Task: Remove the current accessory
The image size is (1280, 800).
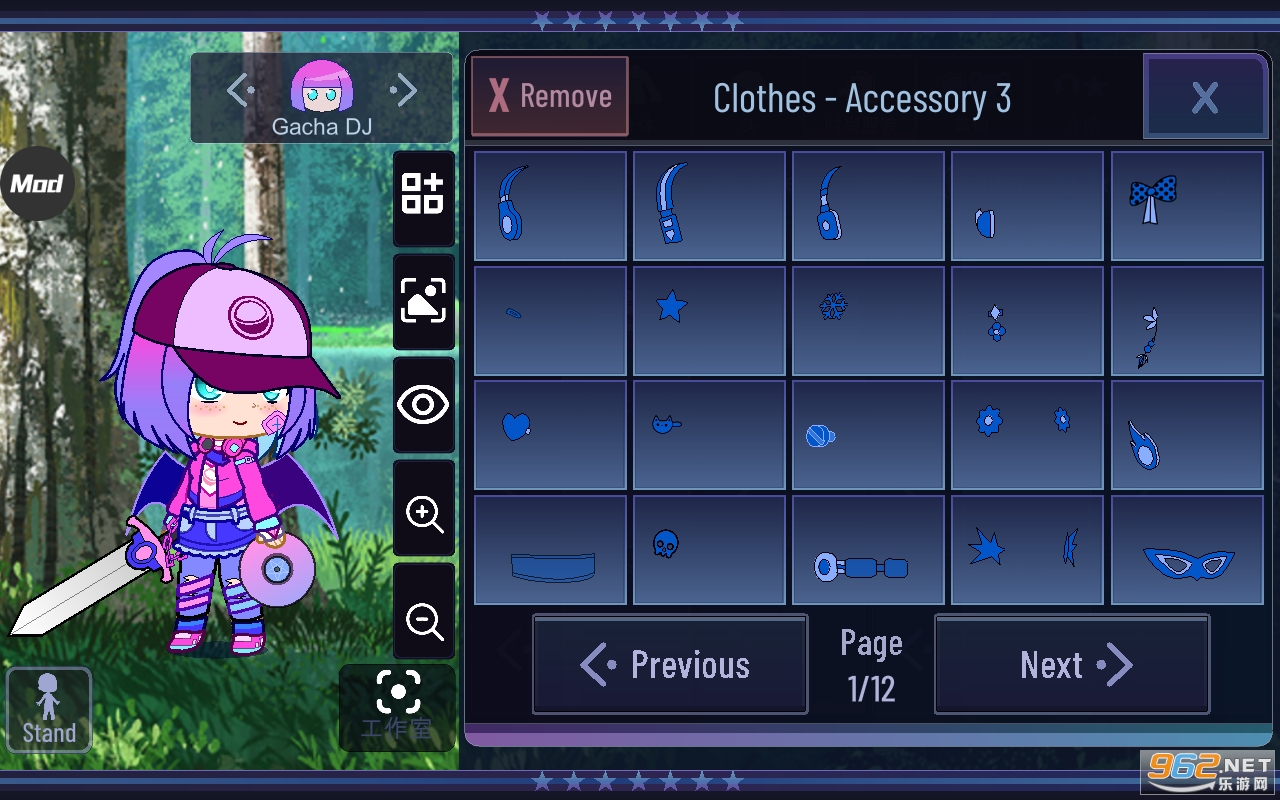Action: (x=550, y=96)
